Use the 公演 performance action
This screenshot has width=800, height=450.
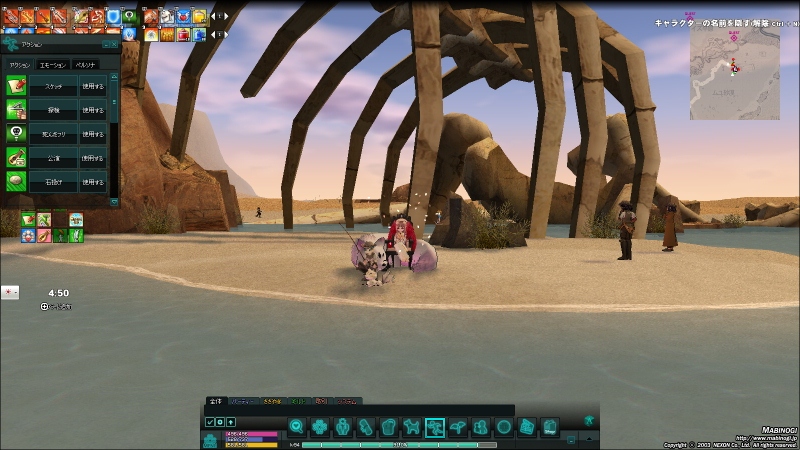(x=93, y=158)
